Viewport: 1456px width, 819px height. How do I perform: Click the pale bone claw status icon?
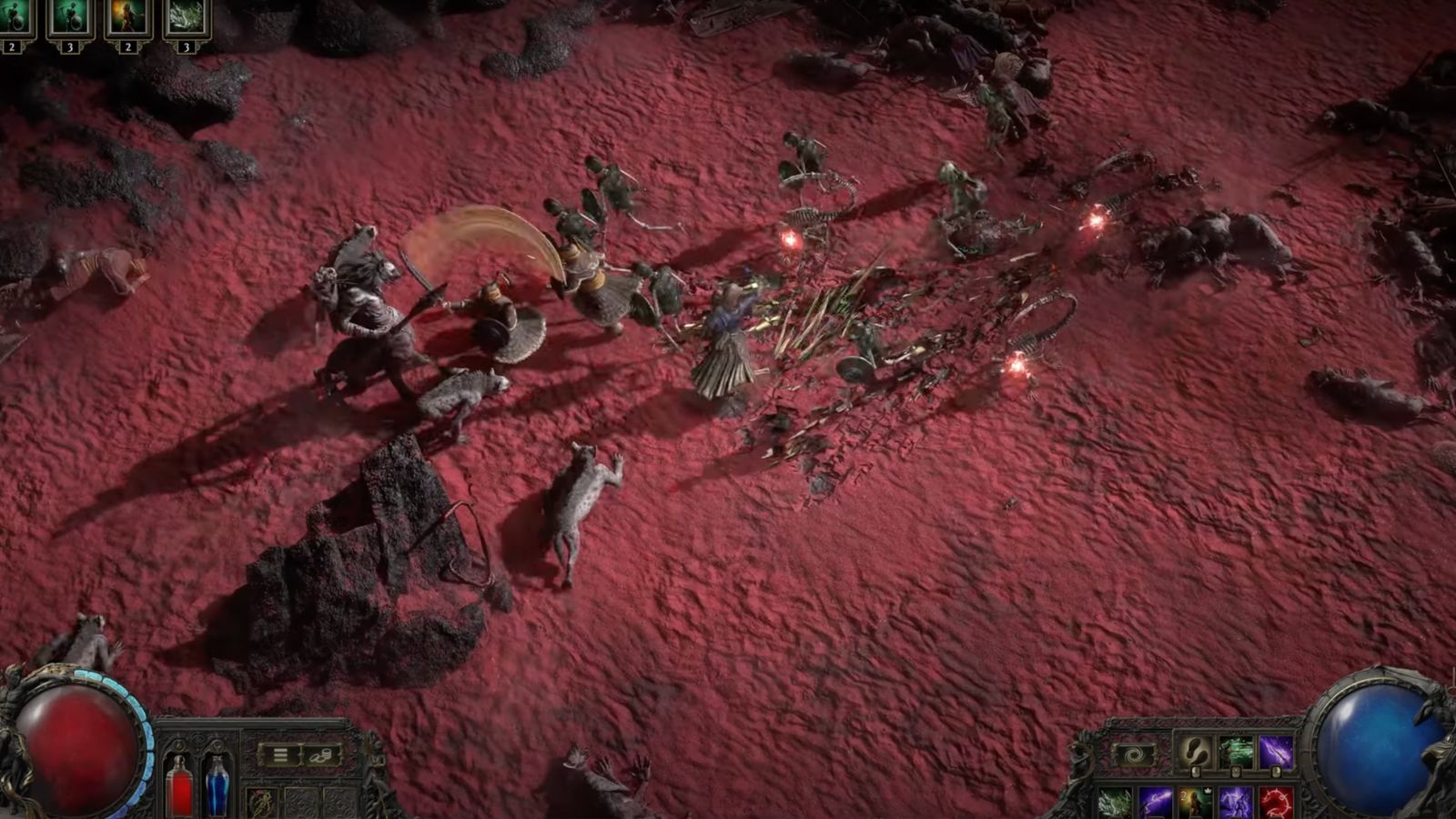click(187, 19)
